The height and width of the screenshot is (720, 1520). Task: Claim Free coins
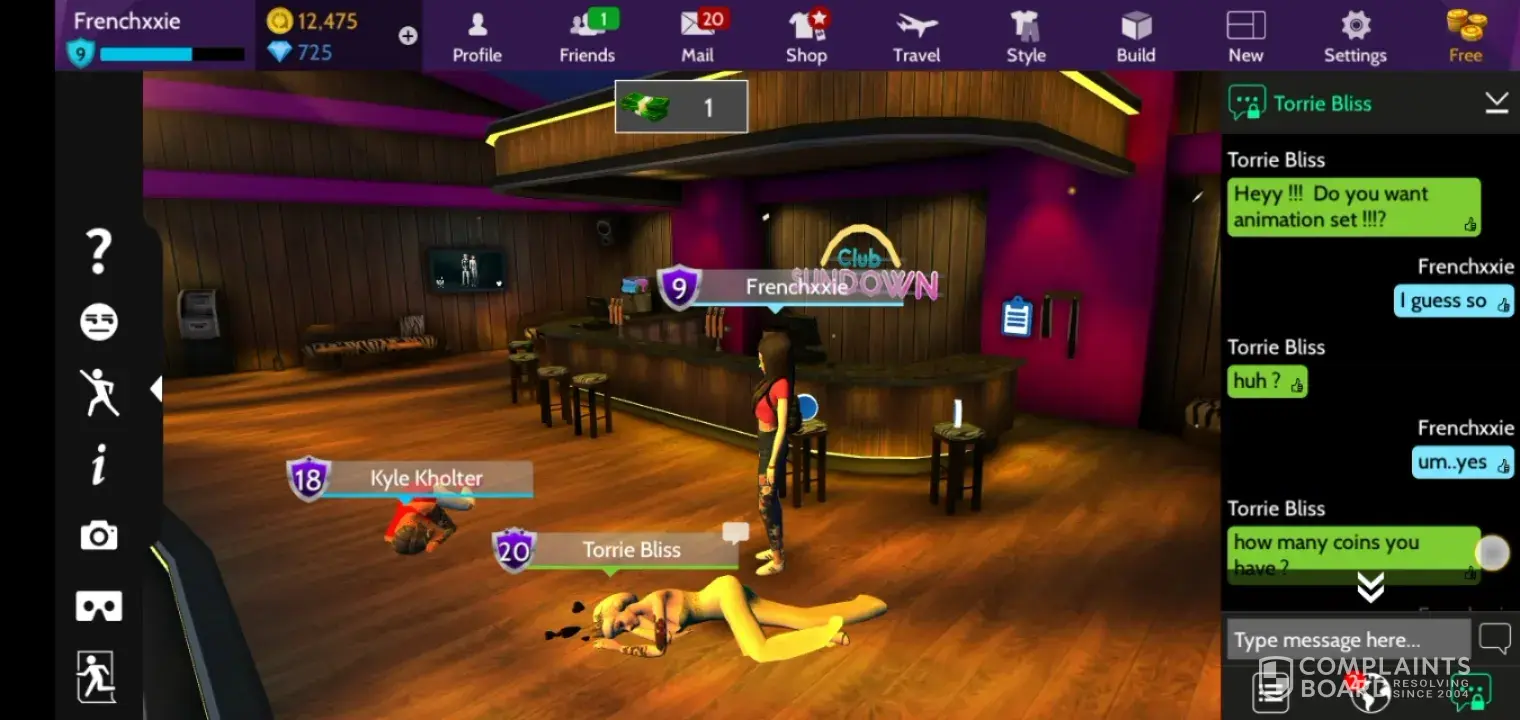(x=1465, y=36)
